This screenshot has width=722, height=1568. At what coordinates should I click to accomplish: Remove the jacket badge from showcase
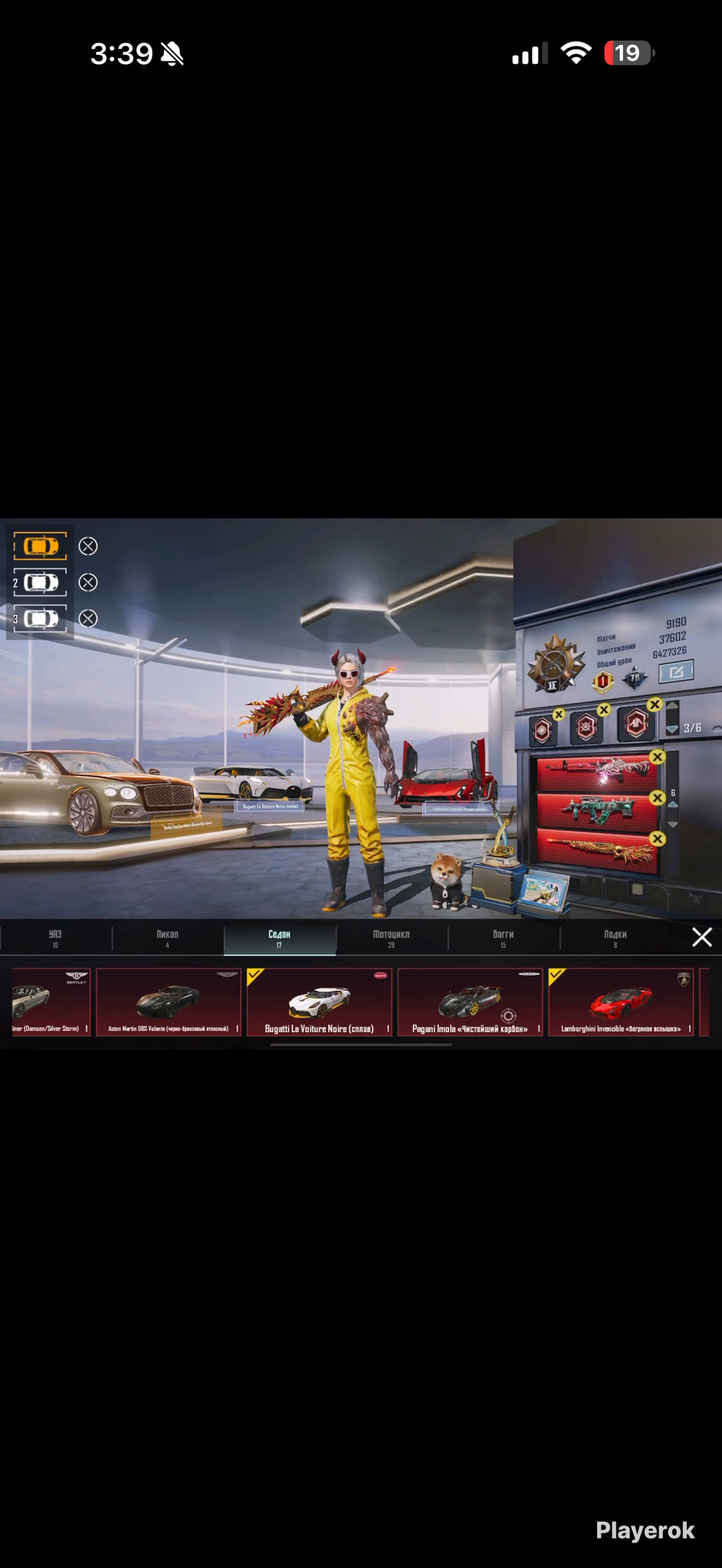click(655, 704)
